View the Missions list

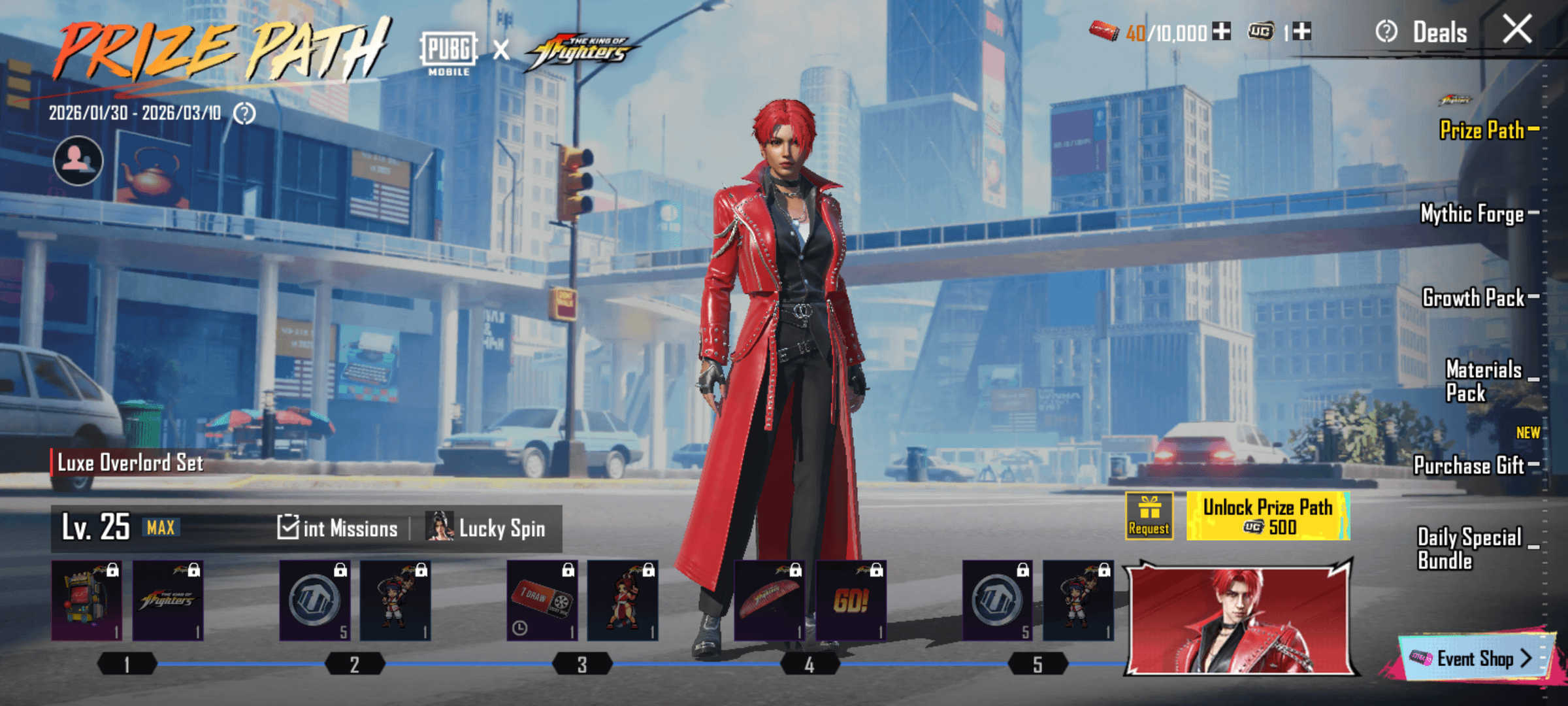[x=338, y=528]
